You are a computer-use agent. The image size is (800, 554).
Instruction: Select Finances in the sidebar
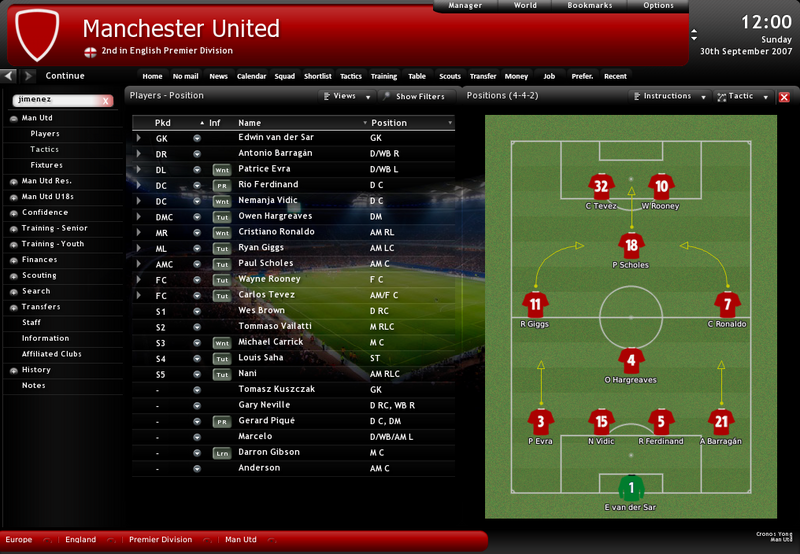[x=40, y=260]
